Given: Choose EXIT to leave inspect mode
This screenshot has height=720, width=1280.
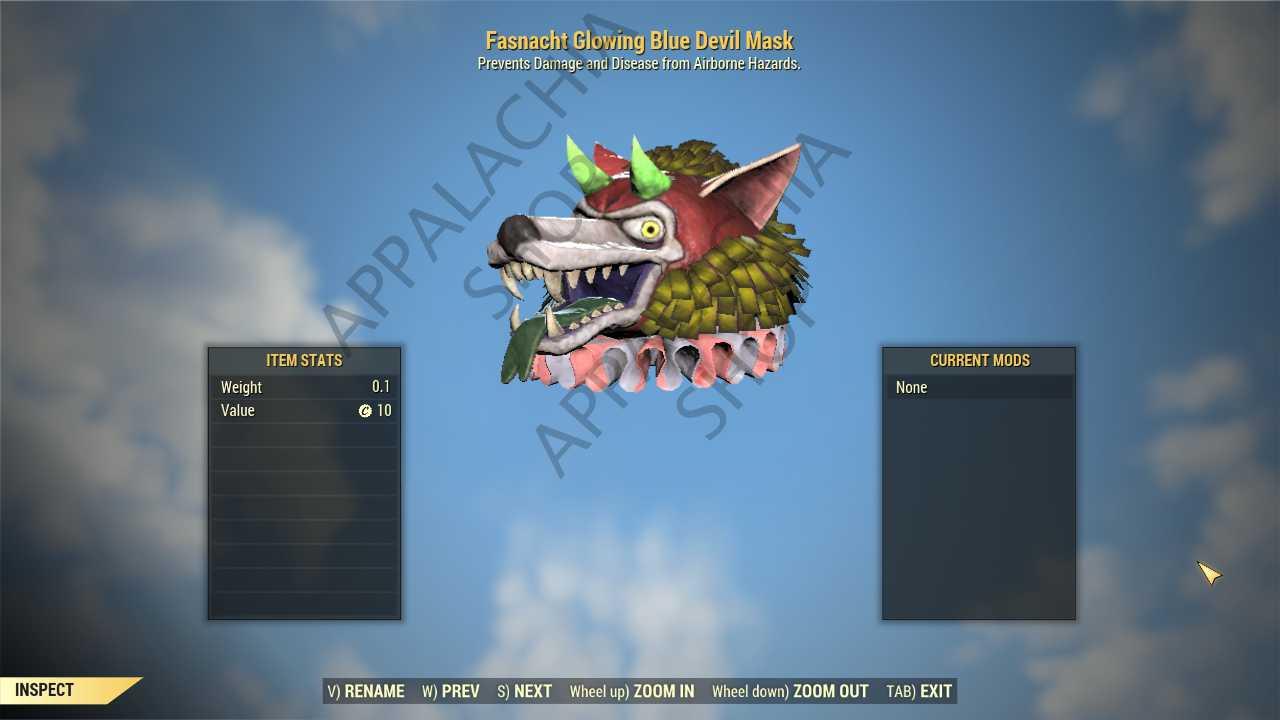Looking at the screenshot, I should (x=935, y=691).
